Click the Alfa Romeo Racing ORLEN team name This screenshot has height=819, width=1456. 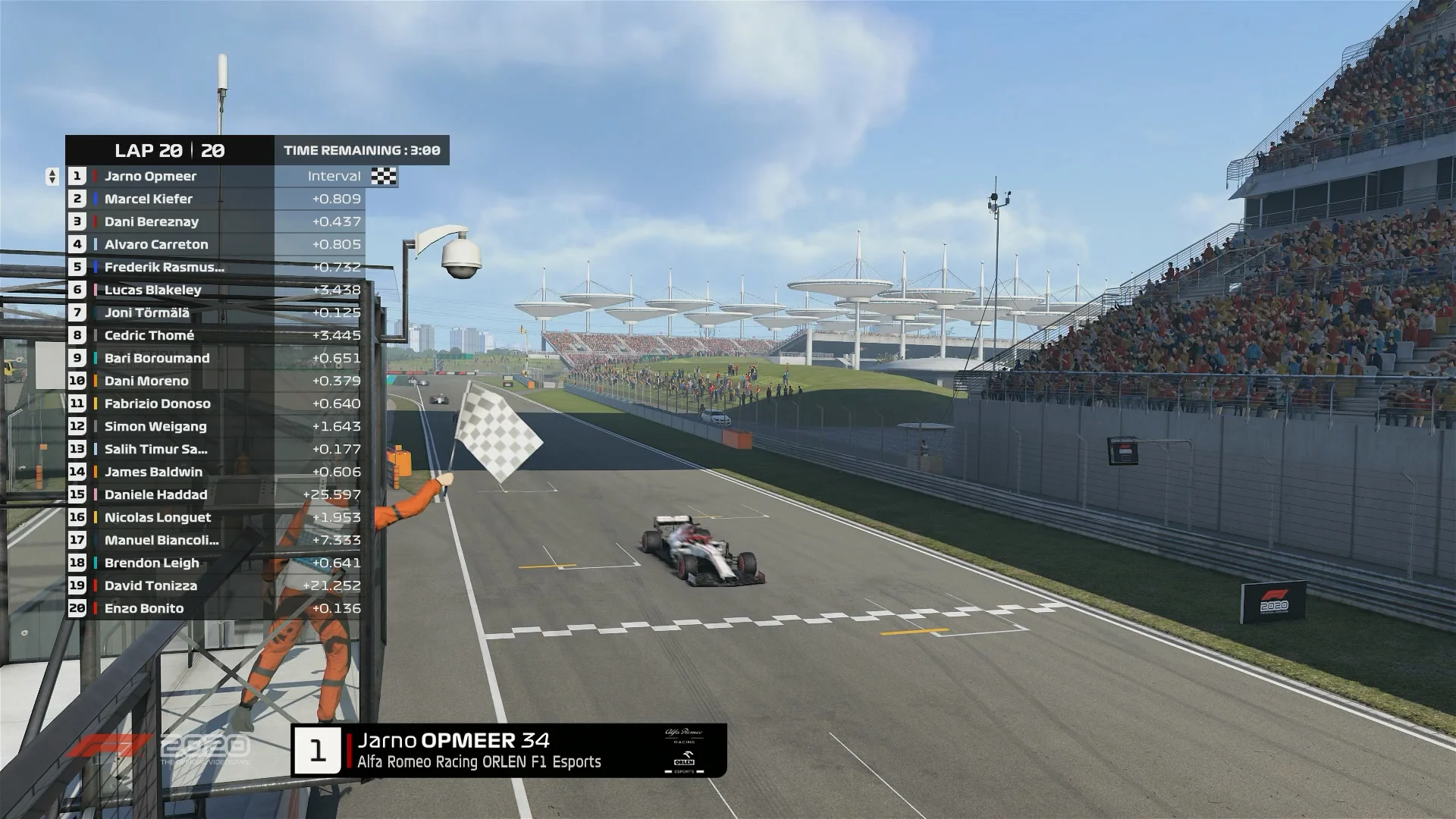478,763
